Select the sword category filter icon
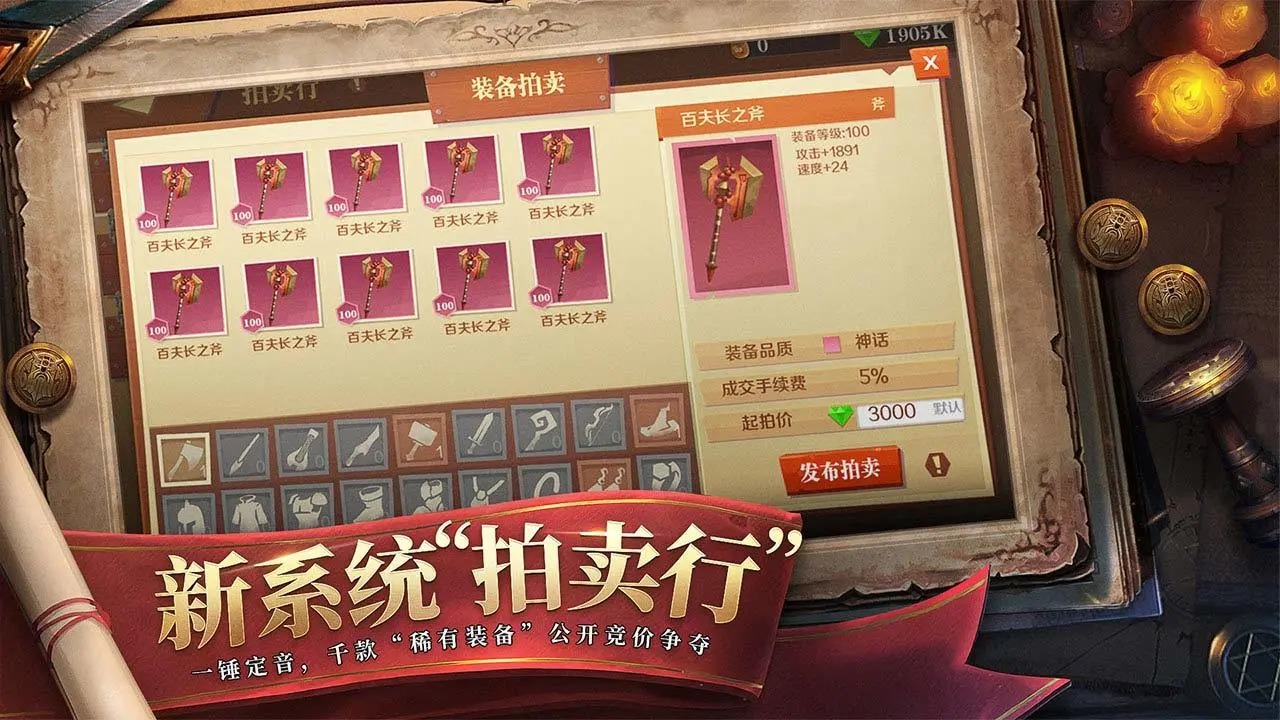The width and height of the screenshot is (1280, 720). coord(480,440)
